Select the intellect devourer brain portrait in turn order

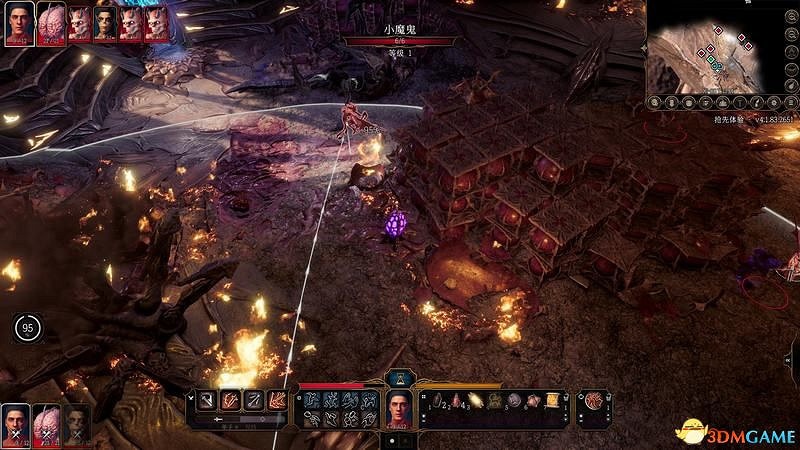click(x=50, y=21)
